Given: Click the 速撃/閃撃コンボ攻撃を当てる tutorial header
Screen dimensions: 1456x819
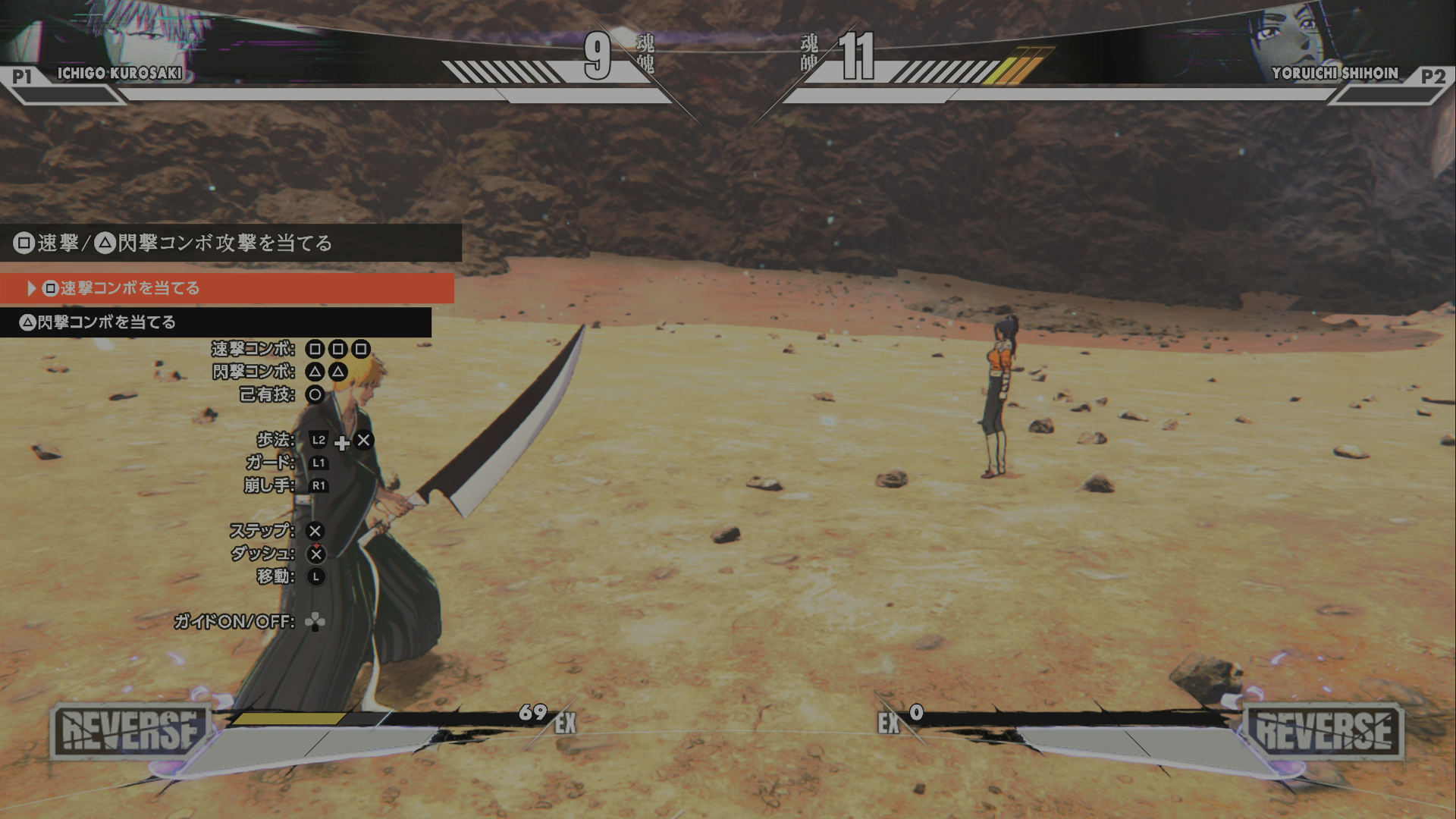Looking at the screenshot, I should [x=230, y=243].
